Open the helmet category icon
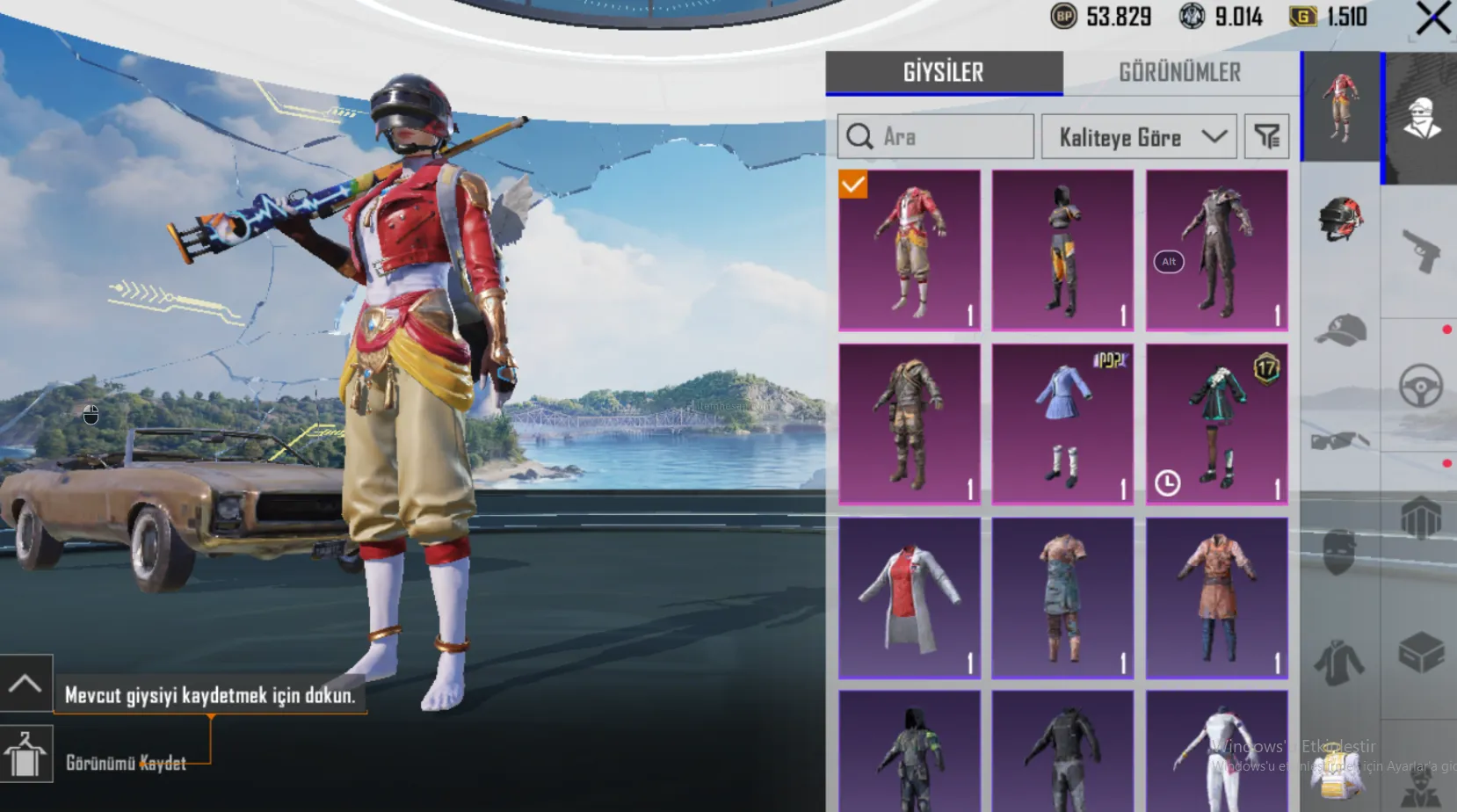Image resolution: width=1457 pixels, height=812 pixels. point(1340,218)
